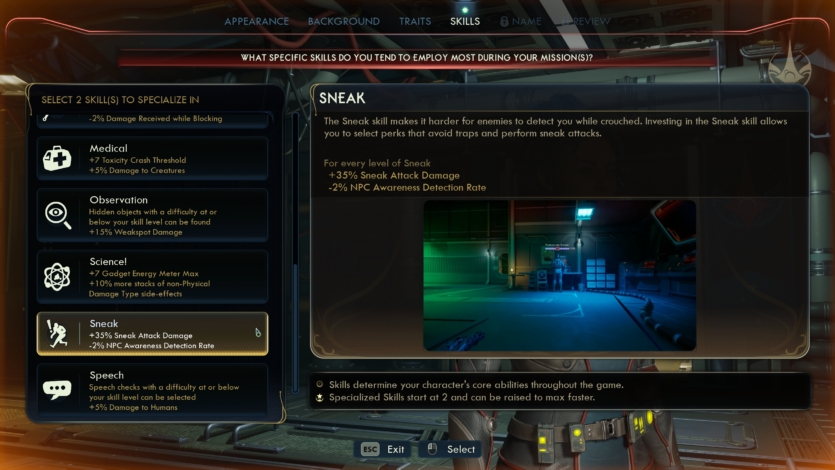
Task: Specialize in the Sneak skill
Action: (x=152, y=333)
